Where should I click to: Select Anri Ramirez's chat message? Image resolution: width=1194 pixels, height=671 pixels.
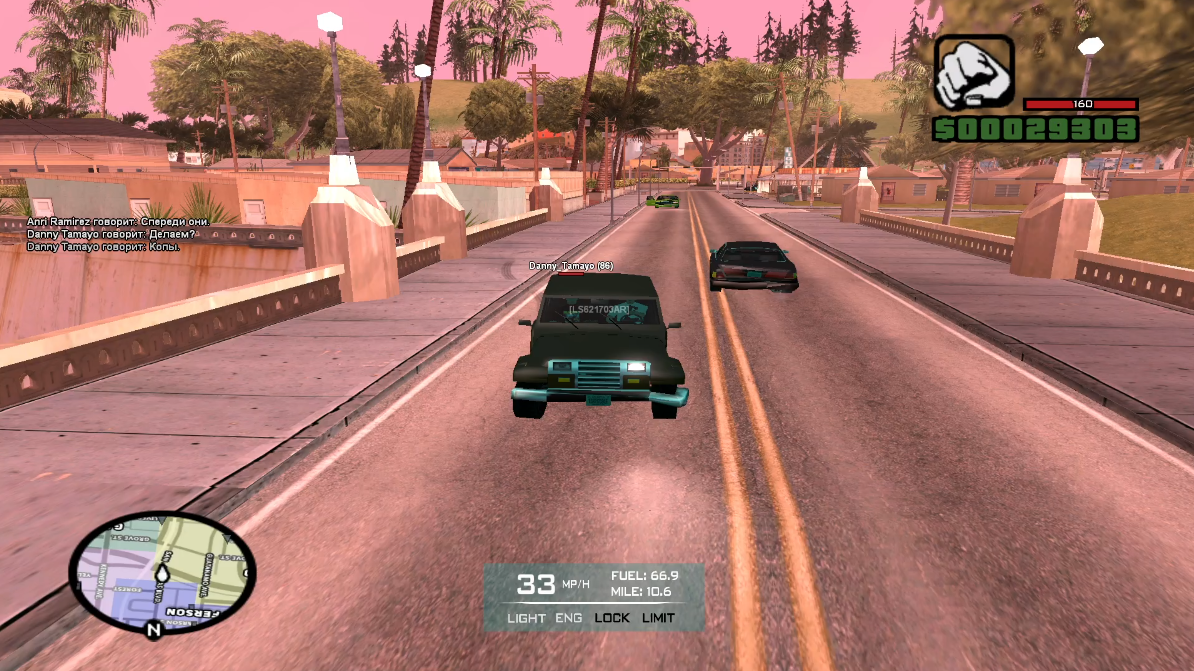click(x=119, y=221)
